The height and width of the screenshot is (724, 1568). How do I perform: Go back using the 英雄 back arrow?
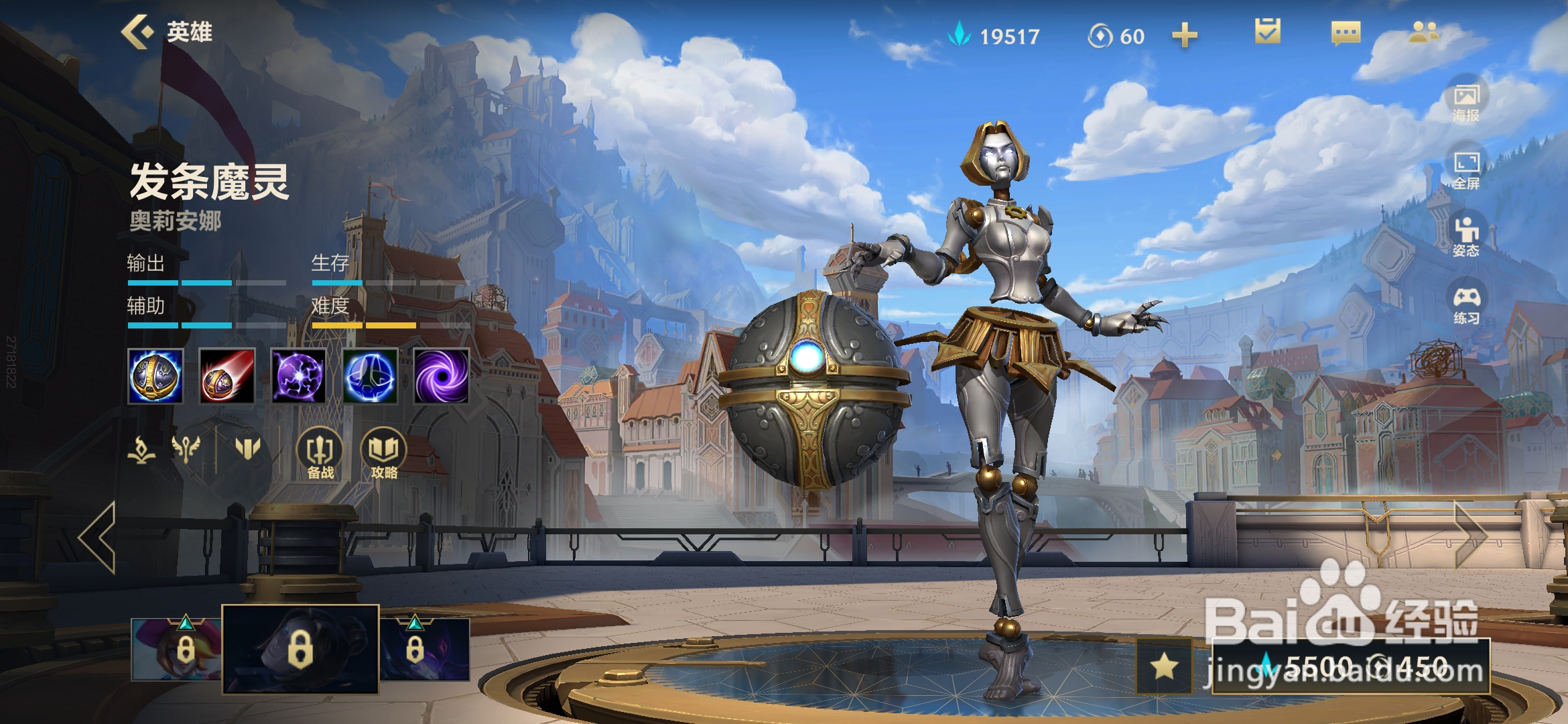coord(137,32)
